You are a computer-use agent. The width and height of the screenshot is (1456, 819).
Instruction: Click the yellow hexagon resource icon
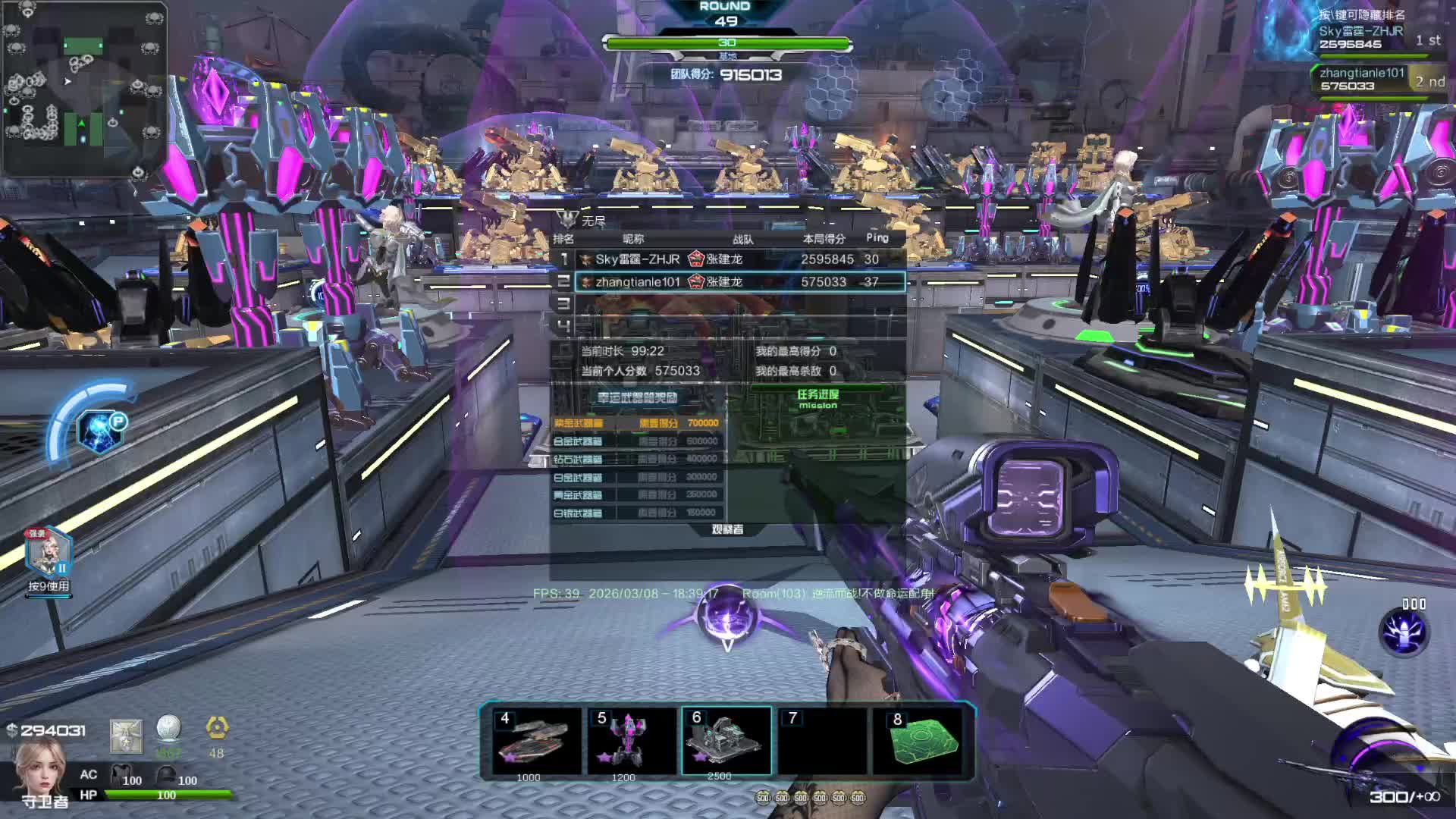[217, 730]
